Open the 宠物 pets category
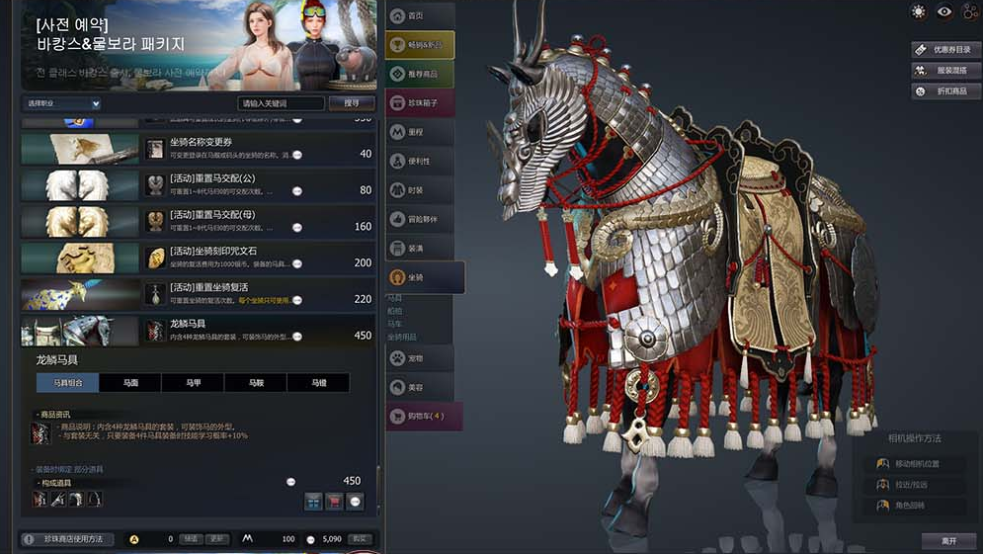The width and height of the screenshot is (983, 554). tap(419, 357)
